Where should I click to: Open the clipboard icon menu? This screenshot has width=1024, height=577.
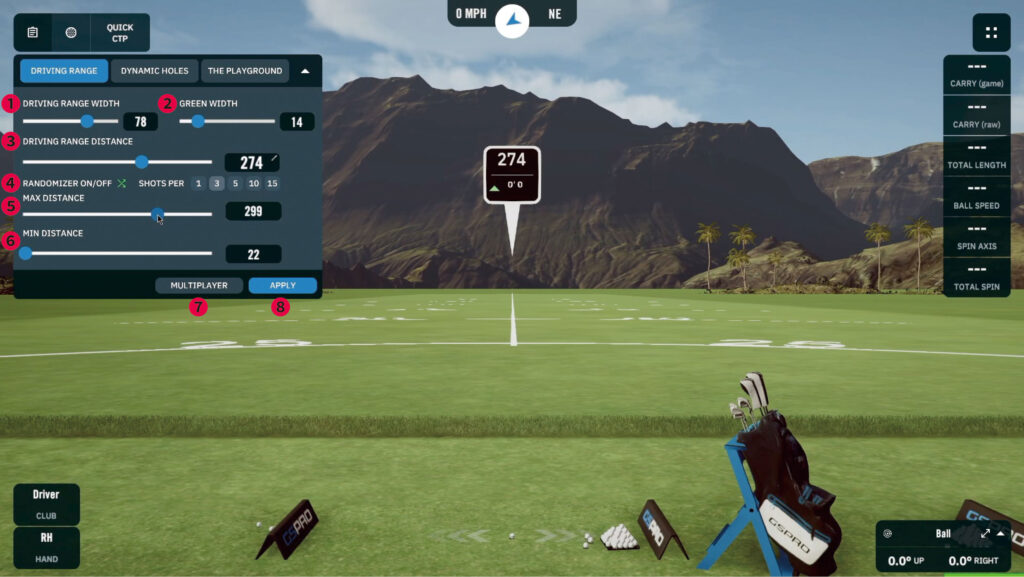coord(33,33)
